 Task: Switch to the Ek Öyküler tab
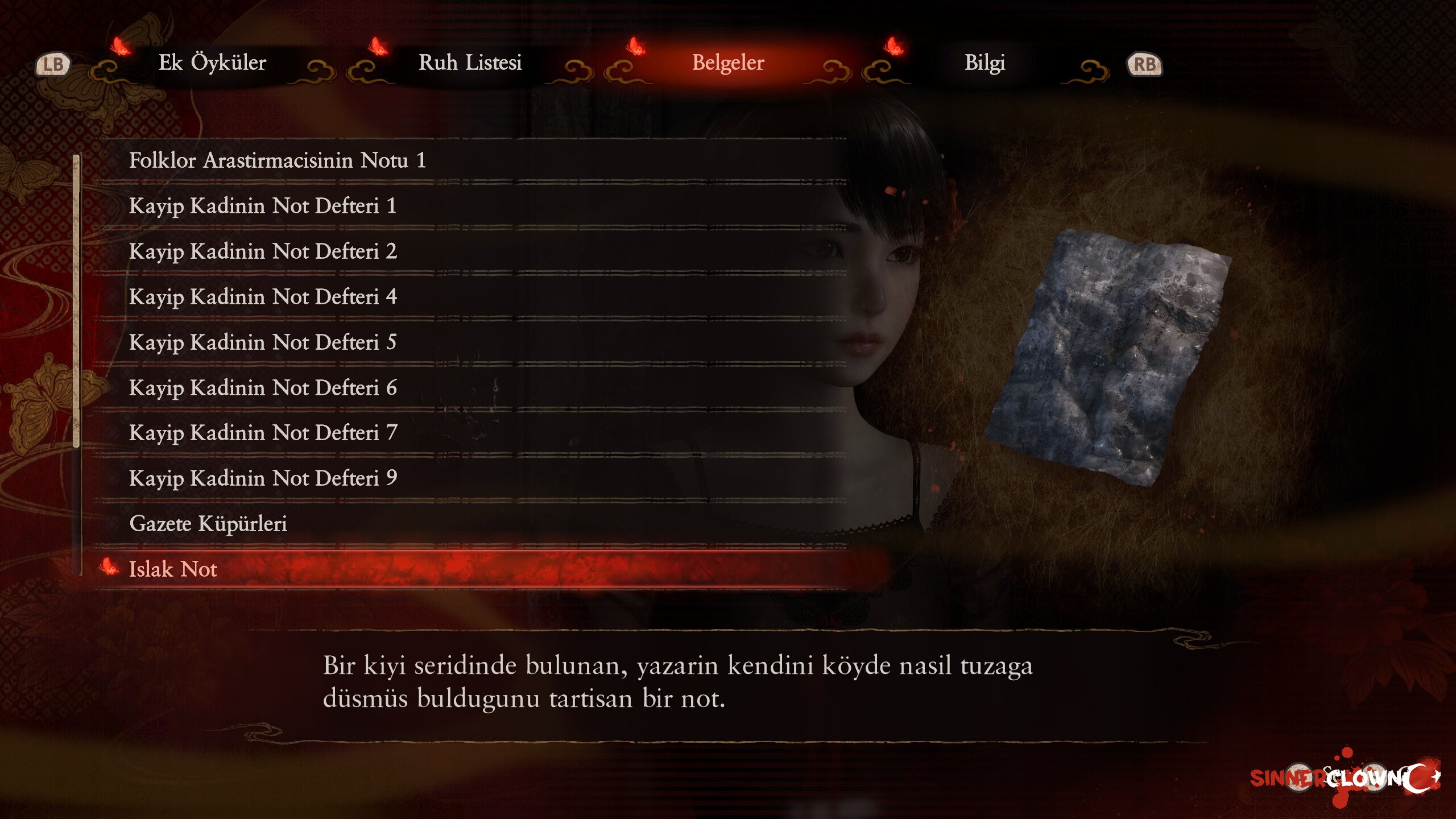click(212, 63)
